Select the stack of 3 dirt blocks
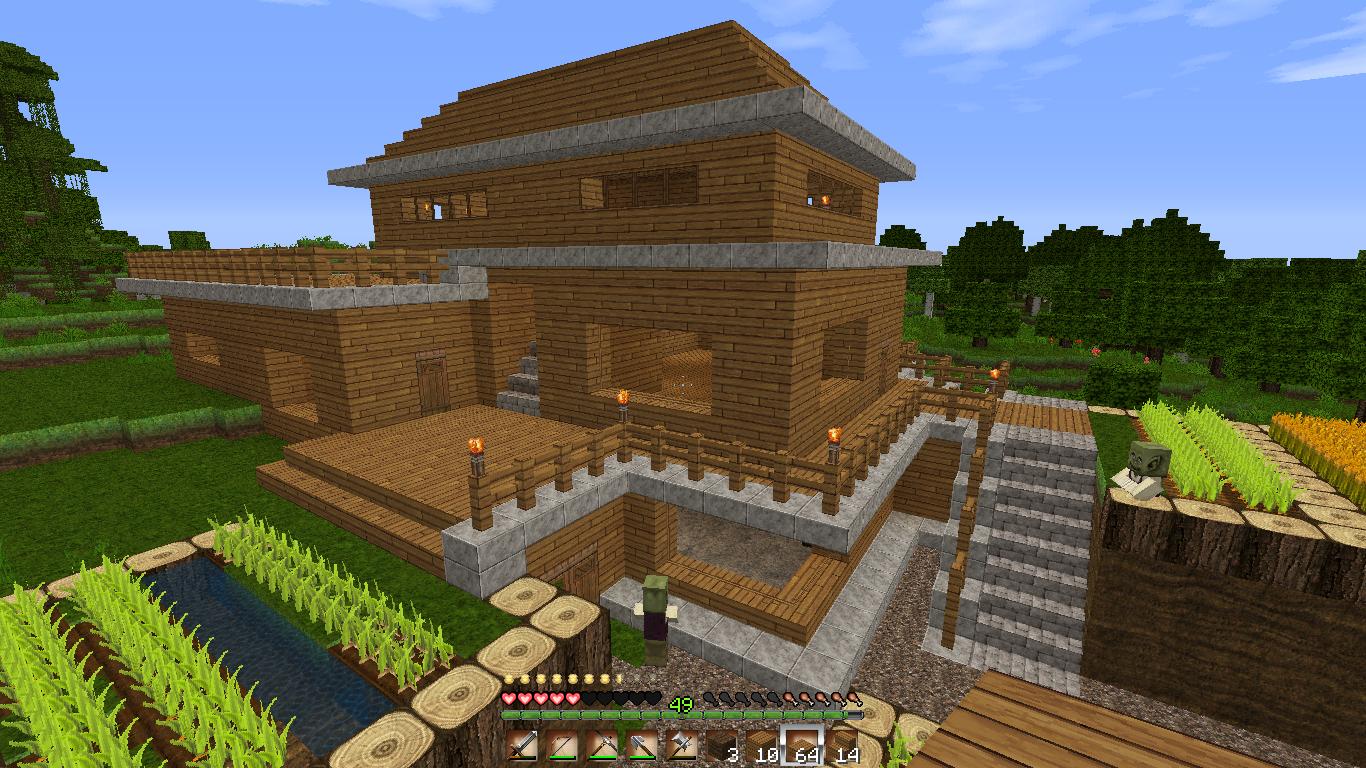Image resolution: width=1366 pixels, height=768 pixels. coord(722,745)
